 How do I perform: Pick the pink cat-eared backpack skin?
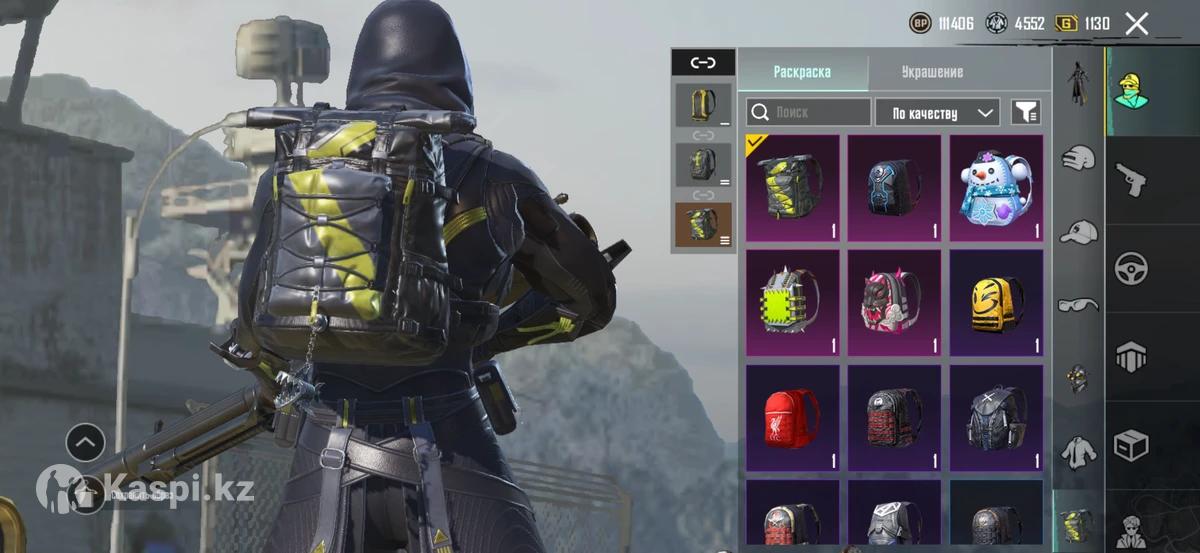894,303
